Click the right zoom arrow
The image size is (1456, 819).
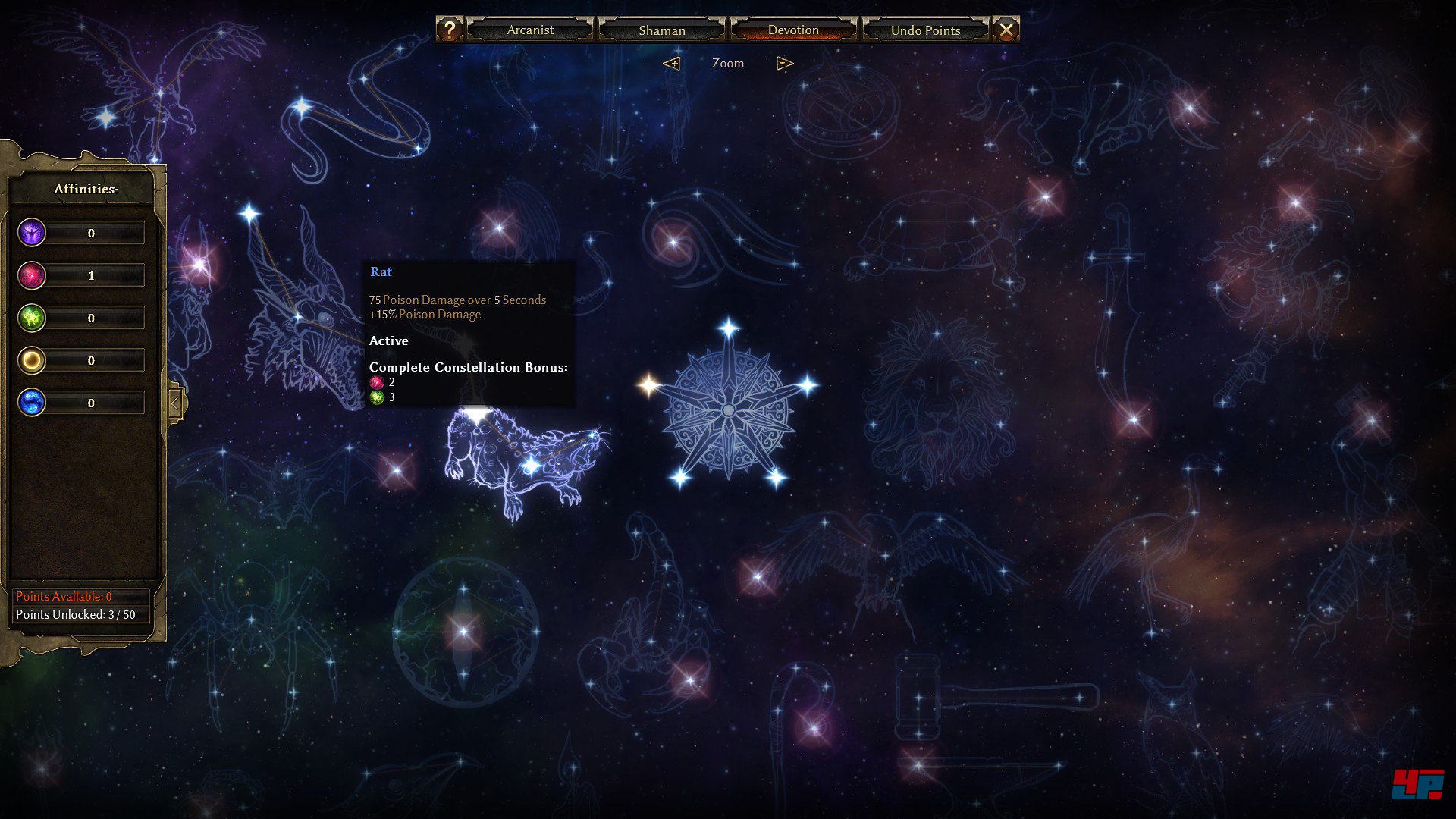785,64
